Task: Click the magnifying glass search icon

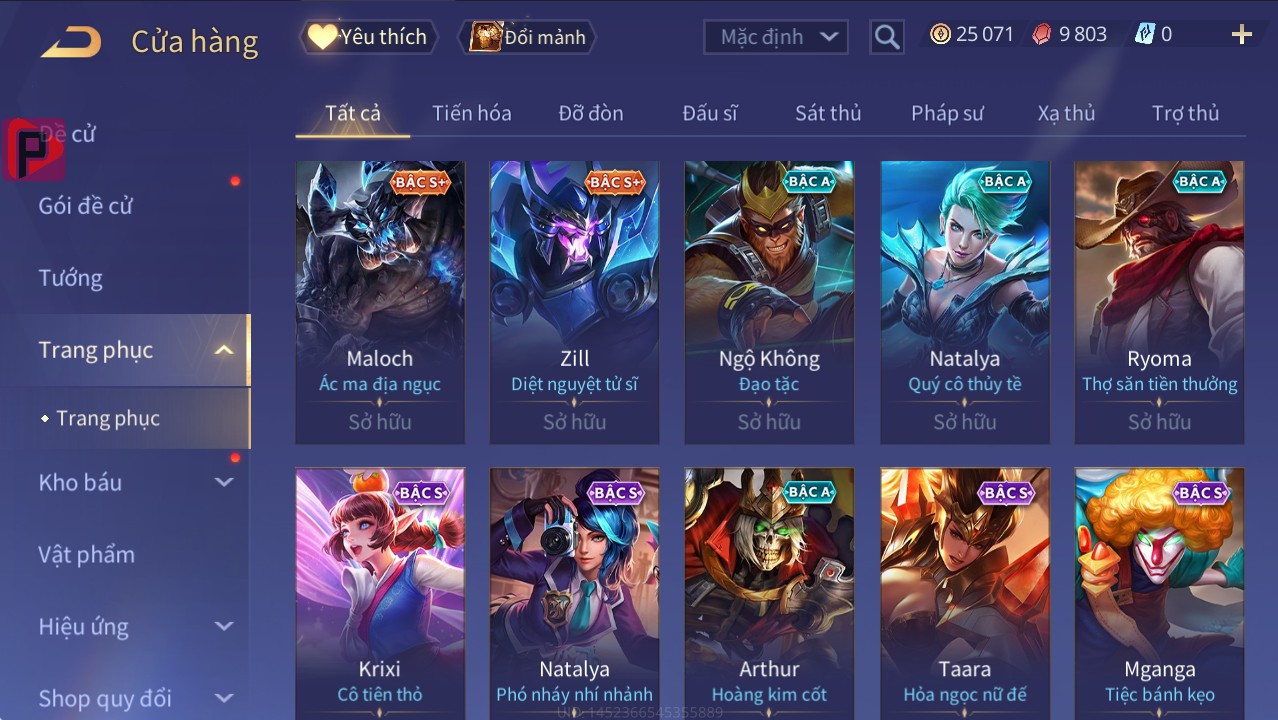Action: point(887,37)
